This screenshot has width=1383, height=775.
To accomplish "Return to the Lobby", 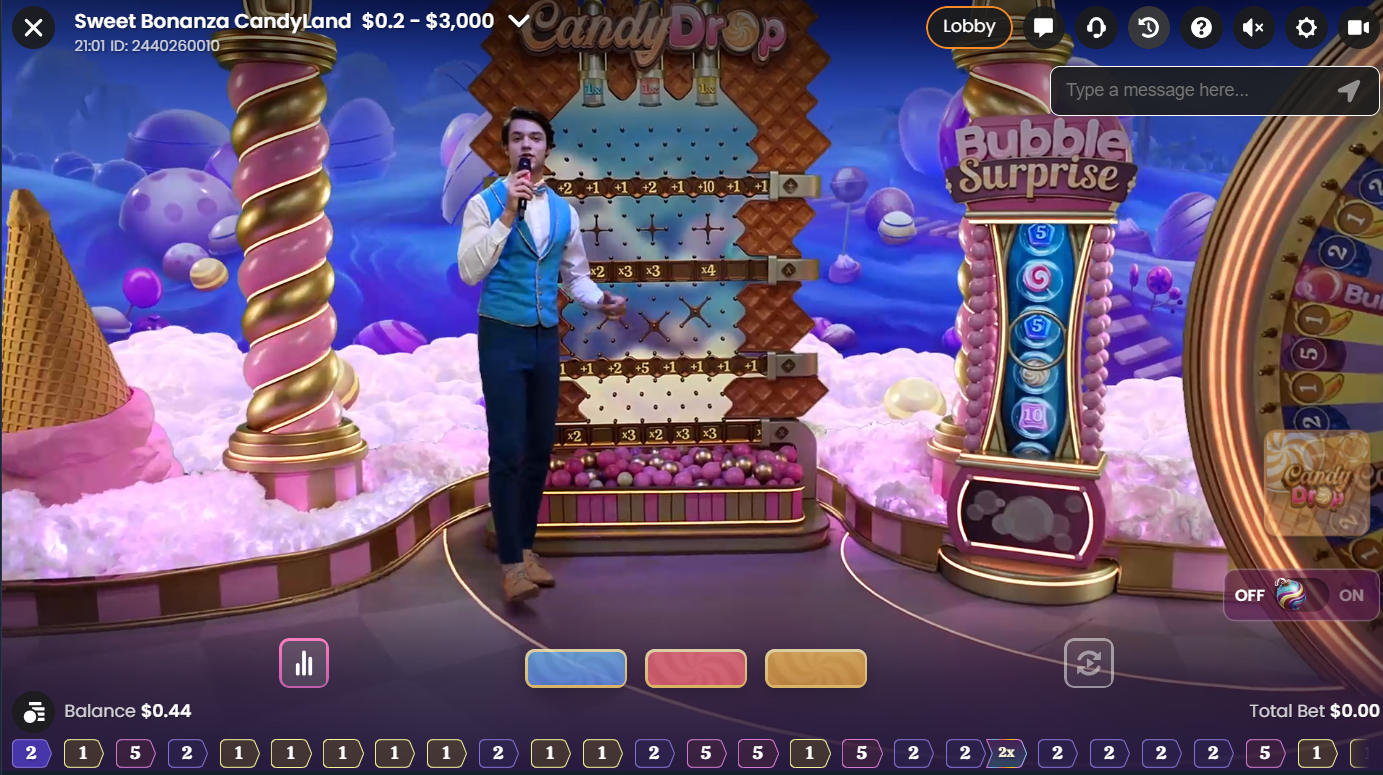I will [967, 27].
